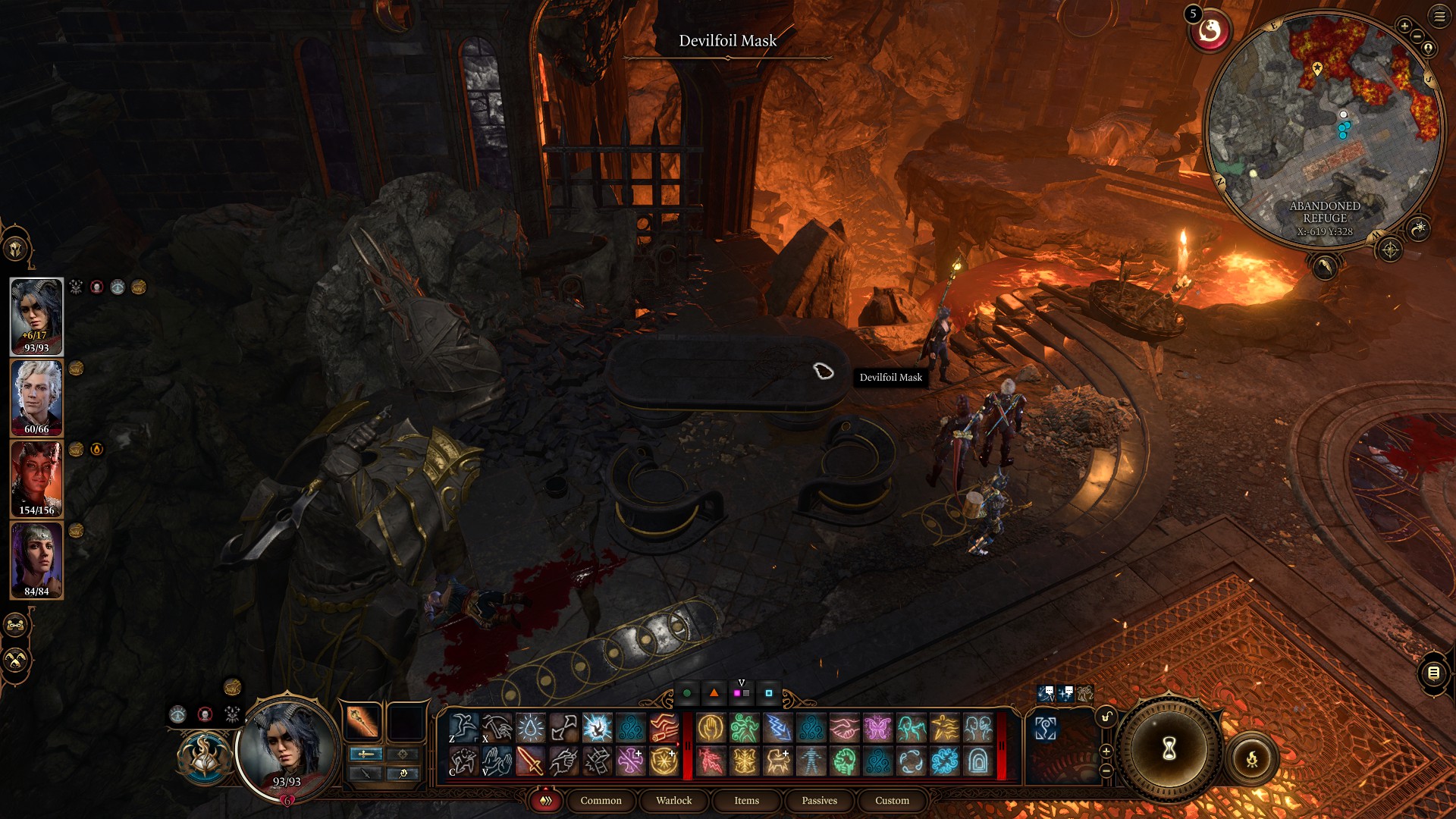Select the purple-haired companion portrait with 84/84 HP
This screenshot has height=819, width=1456.
[36, 560]
